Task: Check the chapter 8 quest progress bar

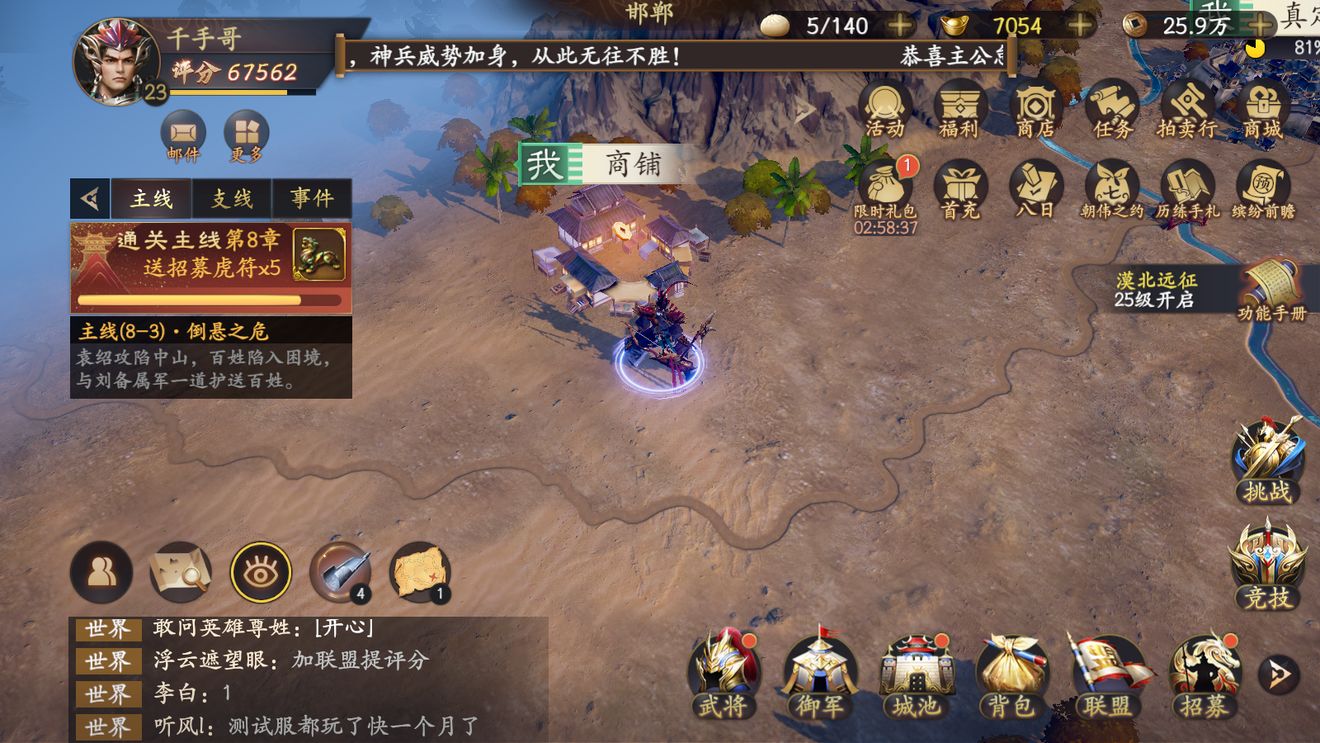Action: (190, 300)
